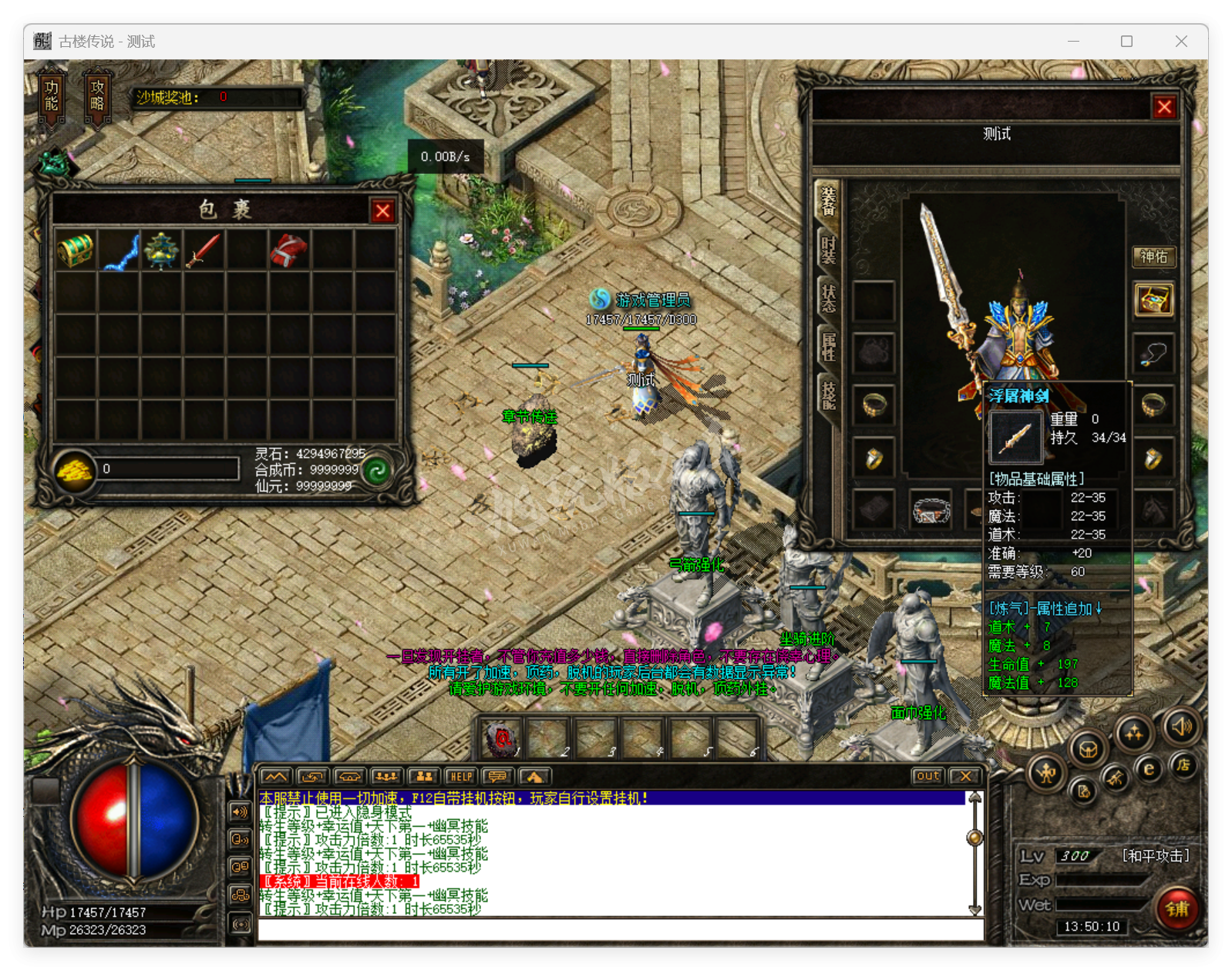Open HELP from the chat toolbar
Viewport: 1232px width, 971px height.
pos(462,776)
